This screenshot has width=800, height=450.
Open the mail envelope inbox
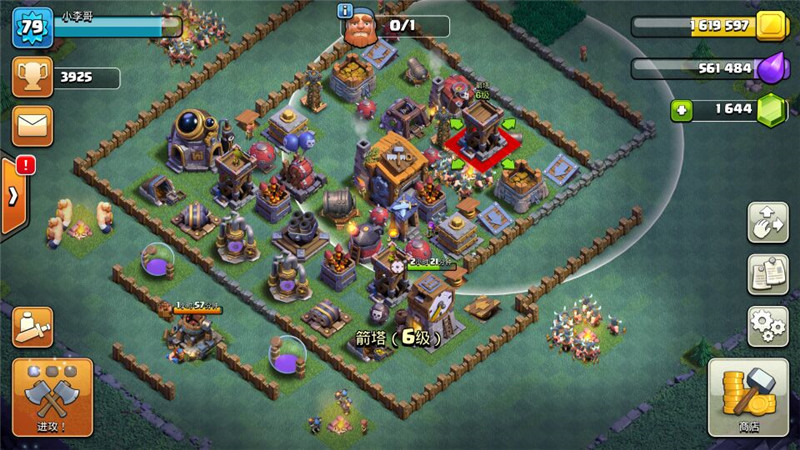[x=32, y=127]
